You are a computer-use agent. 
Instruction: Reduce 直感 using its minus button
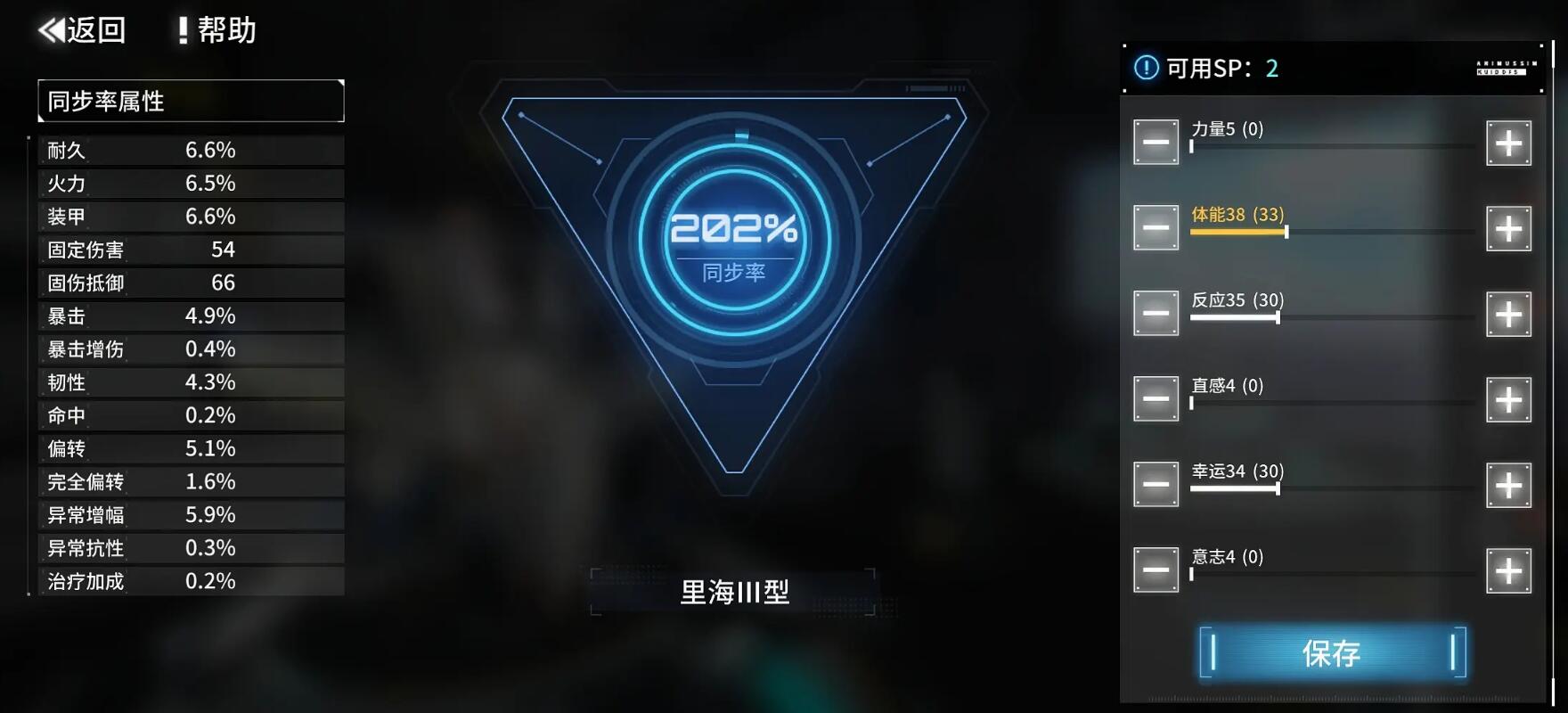(x=1156, y=400)
